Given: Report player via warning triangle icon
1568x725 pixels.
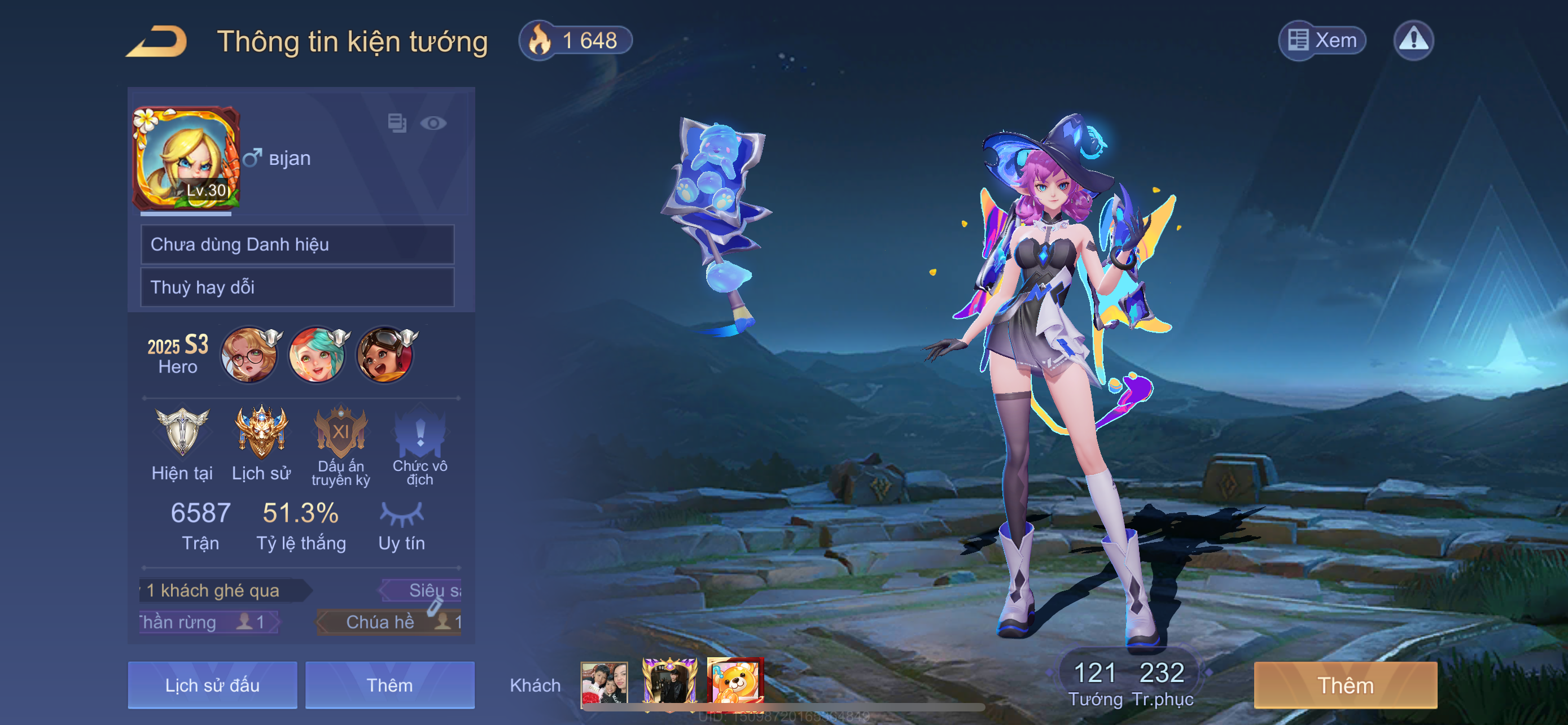Looking at the screenshot, I should (1413, 41).
